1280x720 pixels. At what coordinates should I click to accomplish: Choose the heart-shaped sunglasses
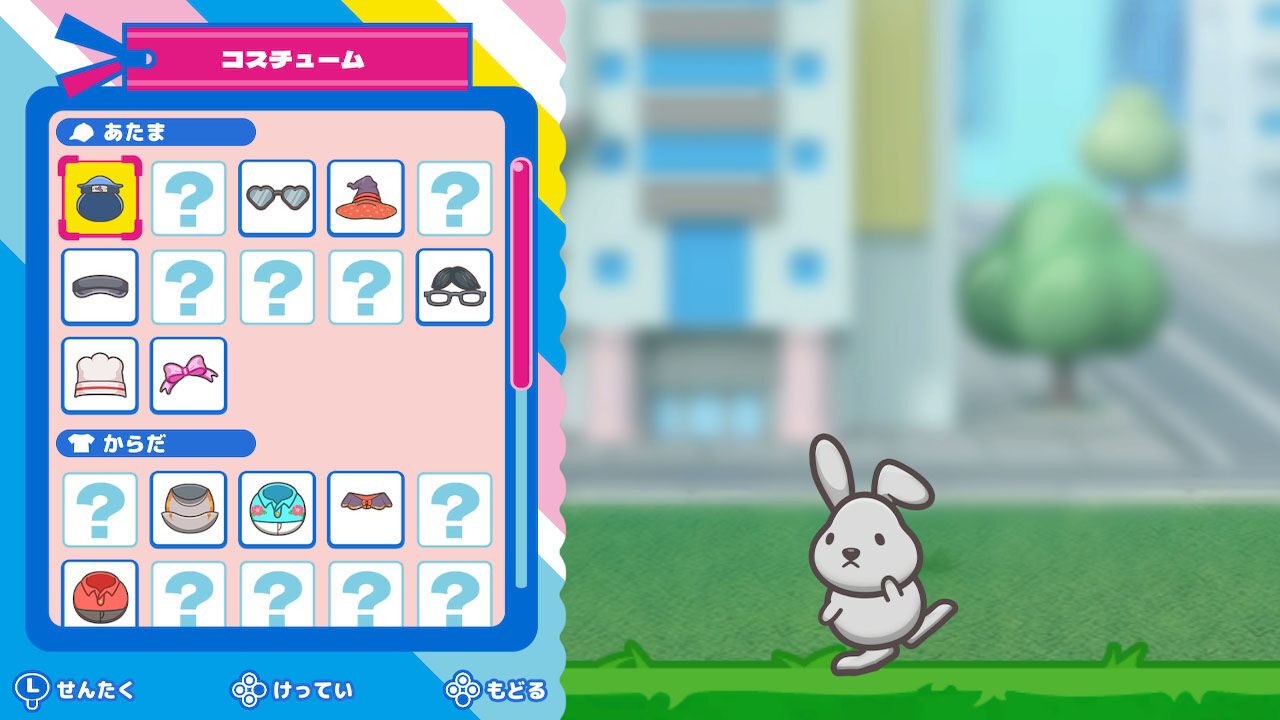coord(277,198)
